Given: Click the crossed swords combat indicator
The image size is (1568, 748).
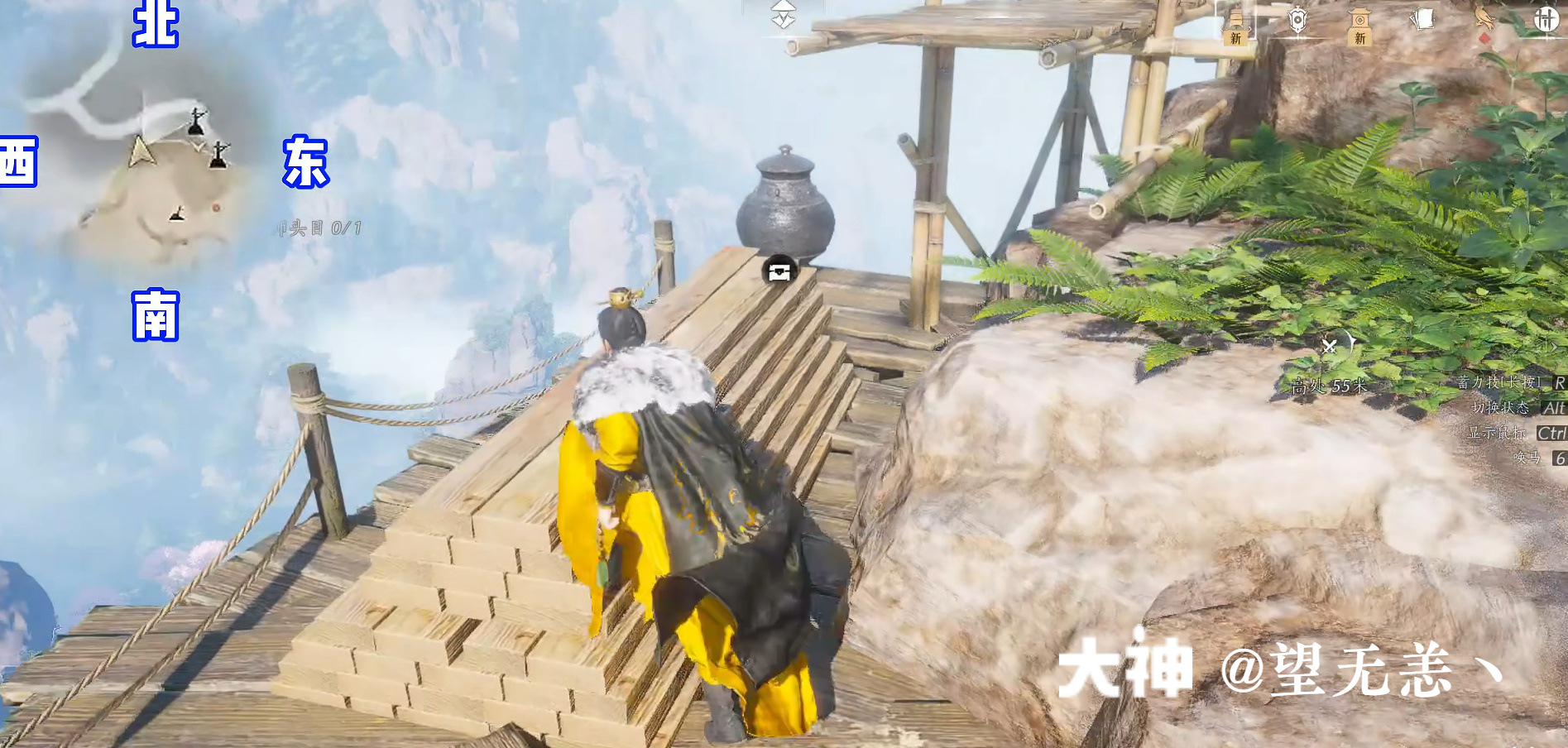Looking at the screenshot, I should [1331, 348].
